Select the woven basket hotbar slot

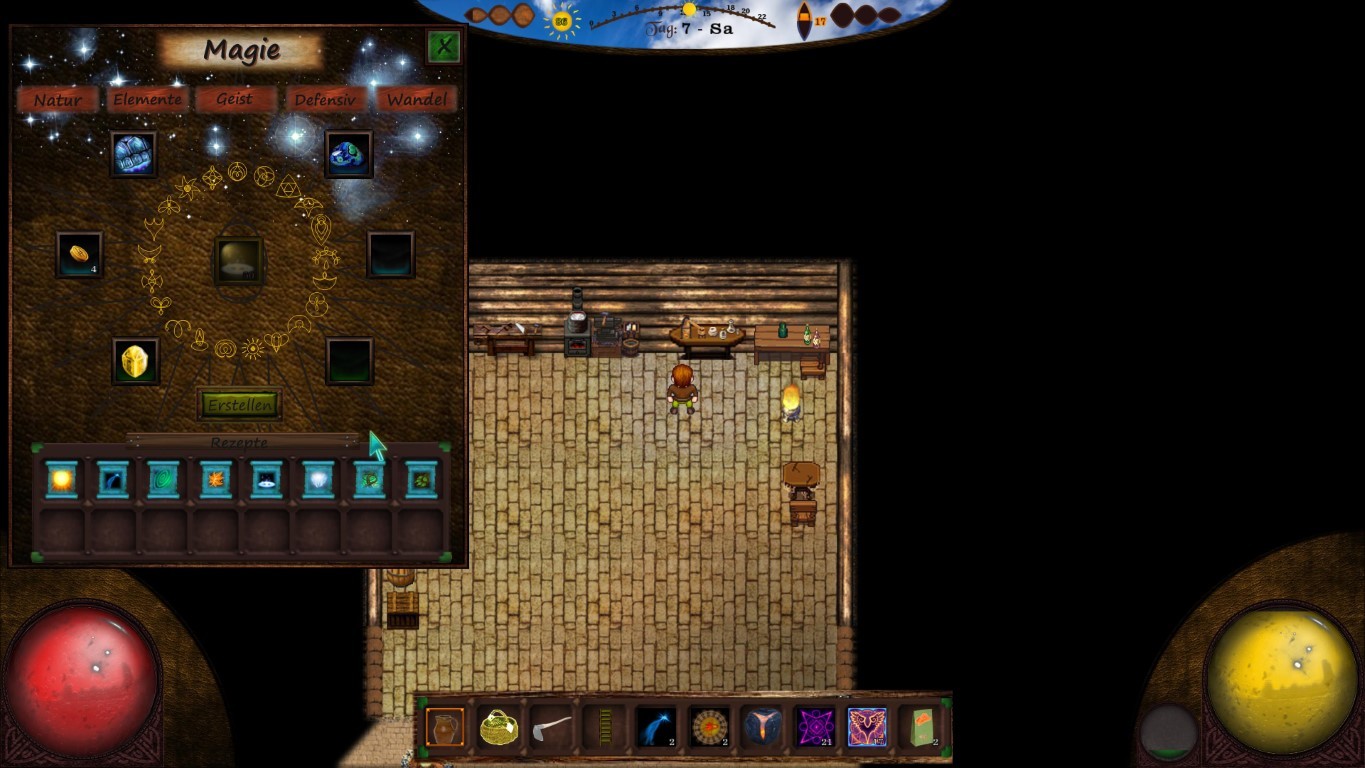(x=498, y=727)
